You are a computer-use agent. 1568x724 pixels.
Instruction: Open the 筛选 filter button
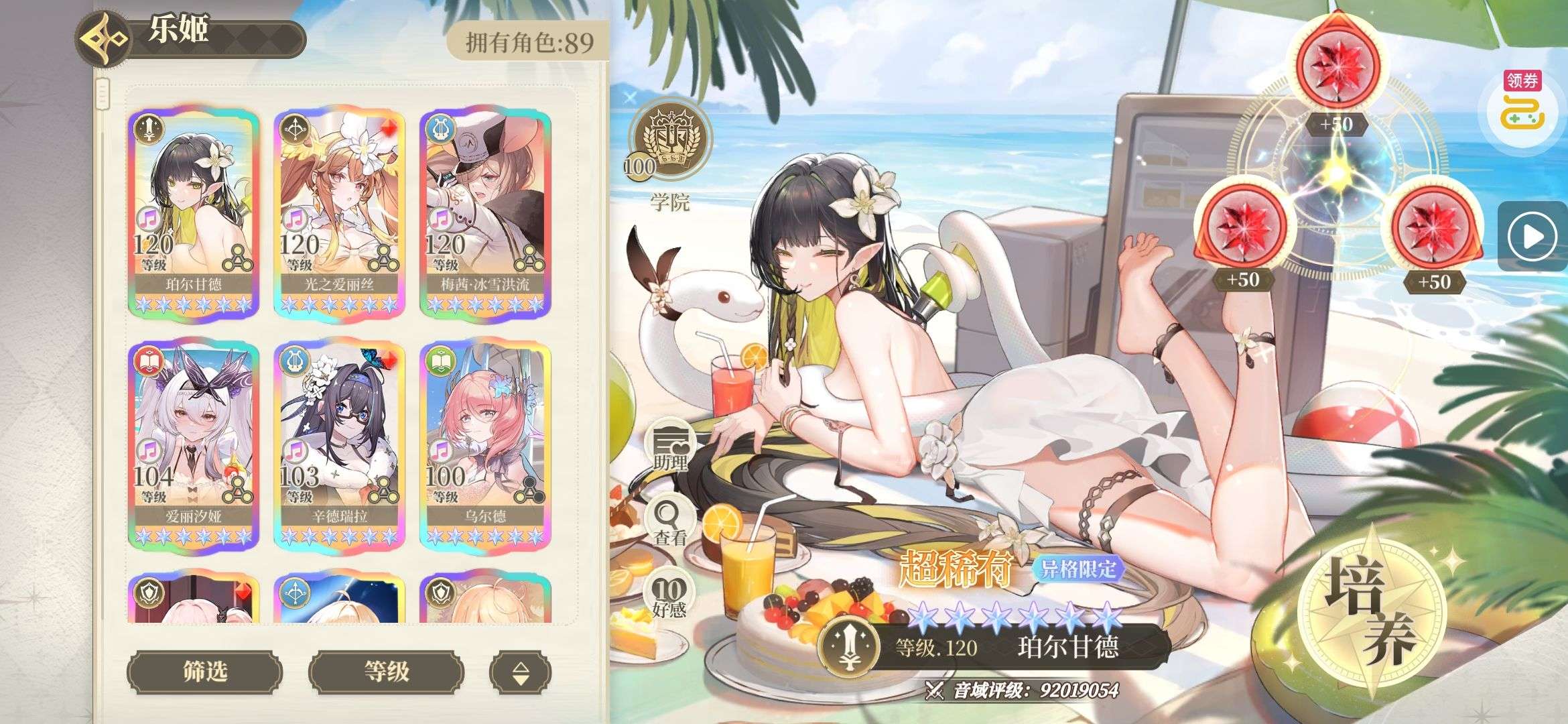pyautogui.click(x=204, y=670)
